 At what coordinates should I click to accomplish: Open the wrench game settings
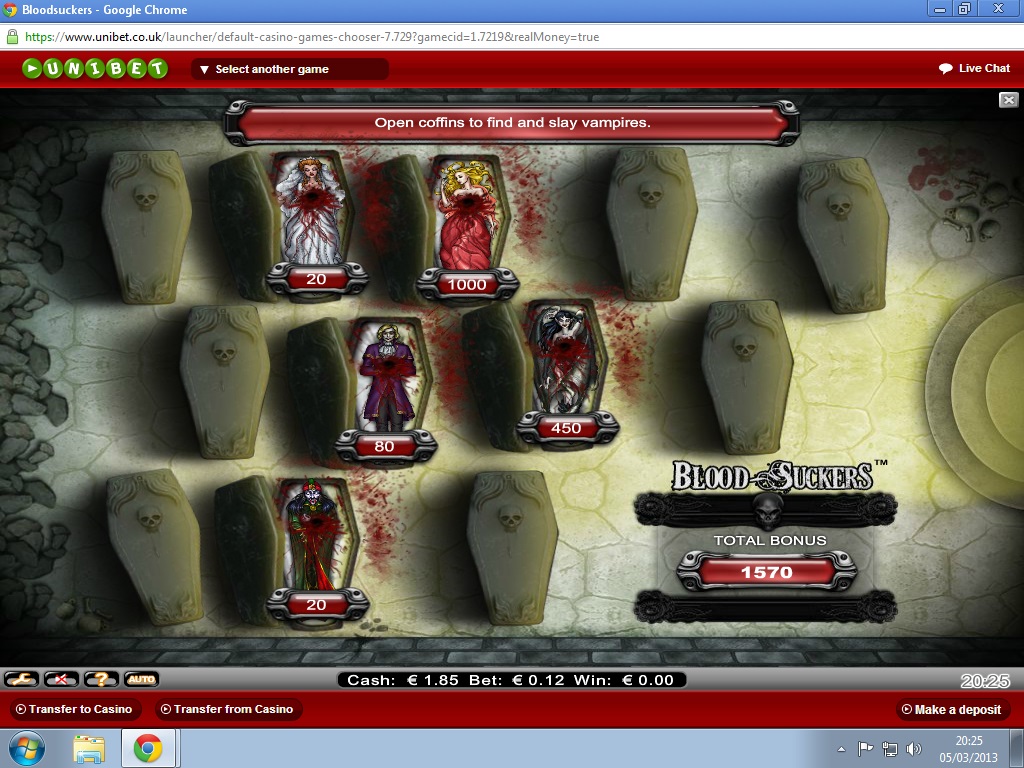pos(21,679)
